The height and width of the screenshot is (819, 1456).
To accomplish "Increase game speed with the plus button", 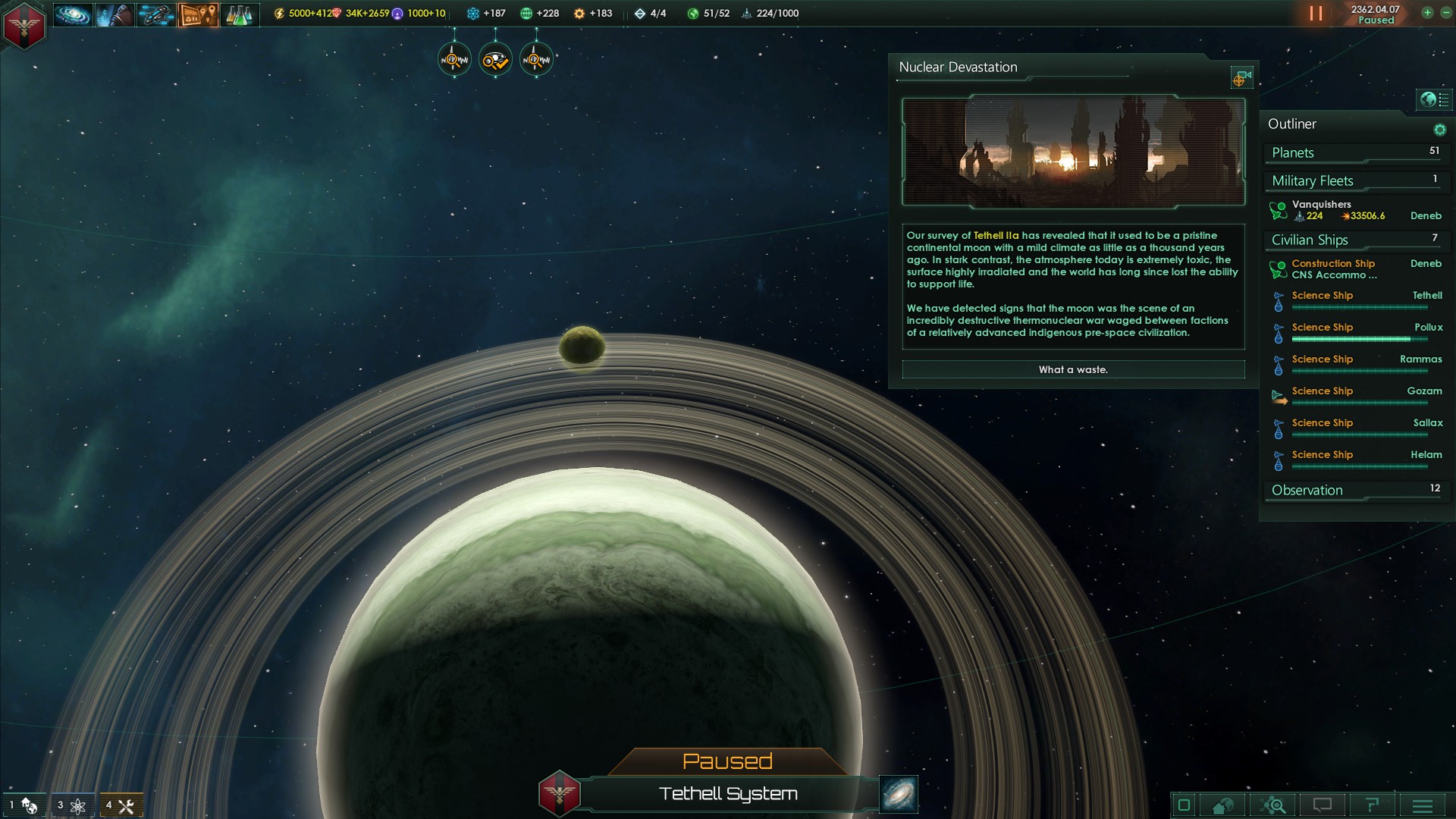I will click(1427, 13).
